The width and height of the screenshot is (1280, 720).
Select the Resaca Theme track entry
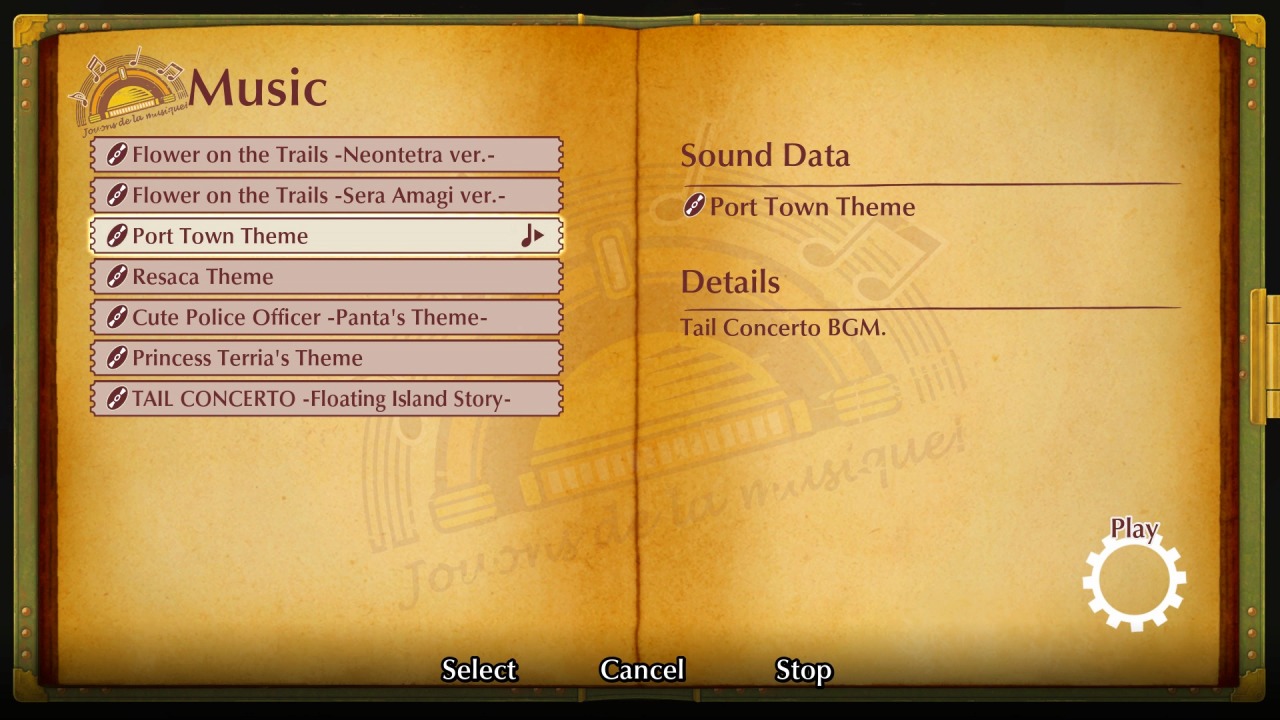[325, 276]
